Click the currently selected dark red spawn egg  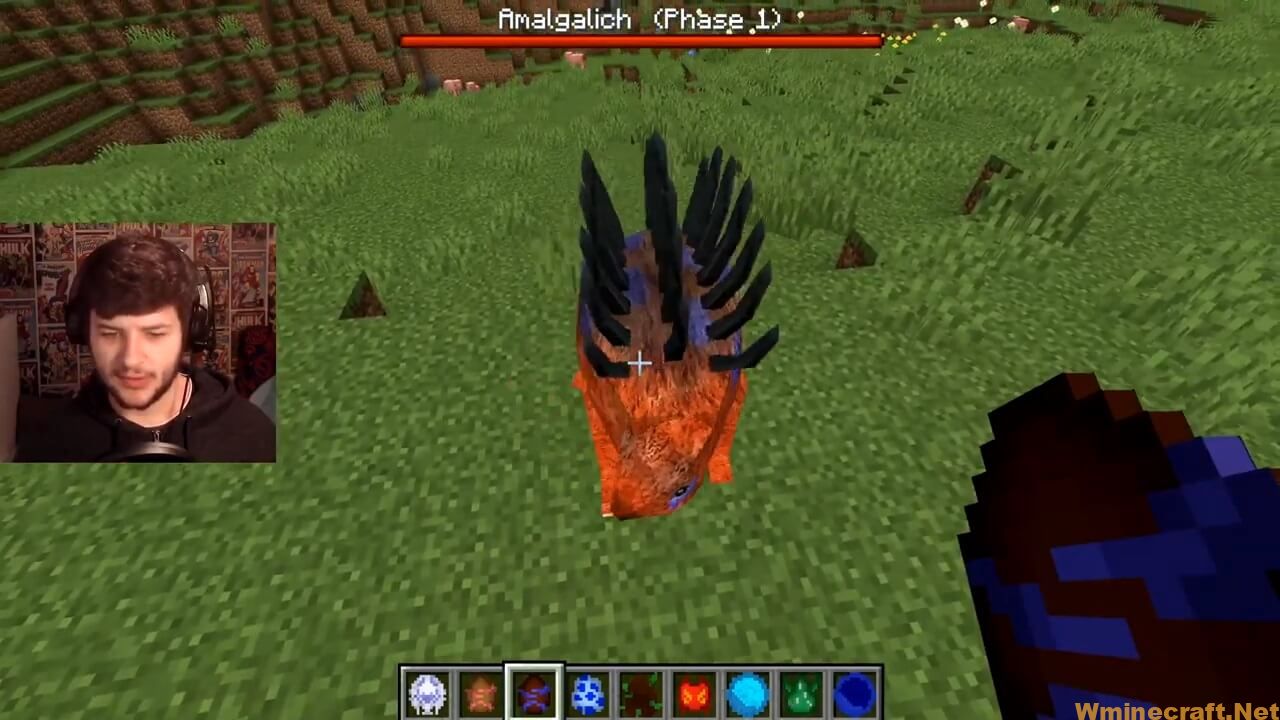(x=533, y=692)
